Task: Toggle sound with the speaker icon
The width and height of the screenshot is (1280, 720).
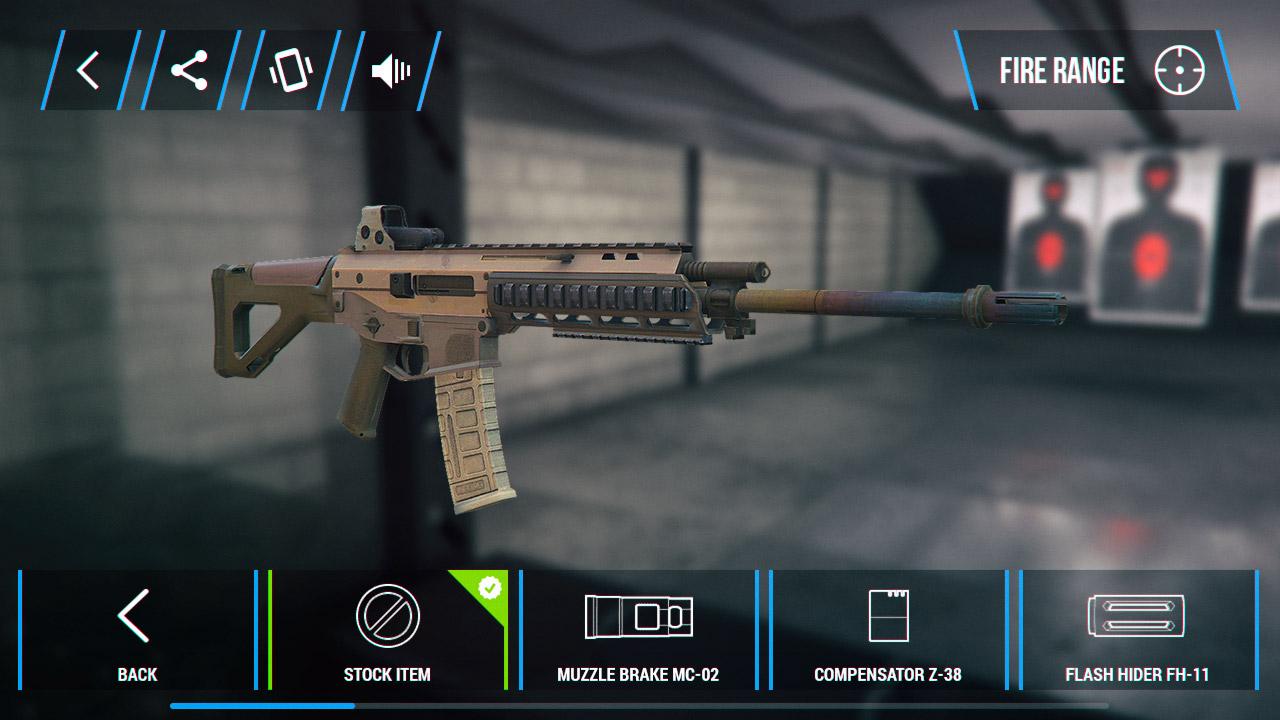Action: click(390, 71)
